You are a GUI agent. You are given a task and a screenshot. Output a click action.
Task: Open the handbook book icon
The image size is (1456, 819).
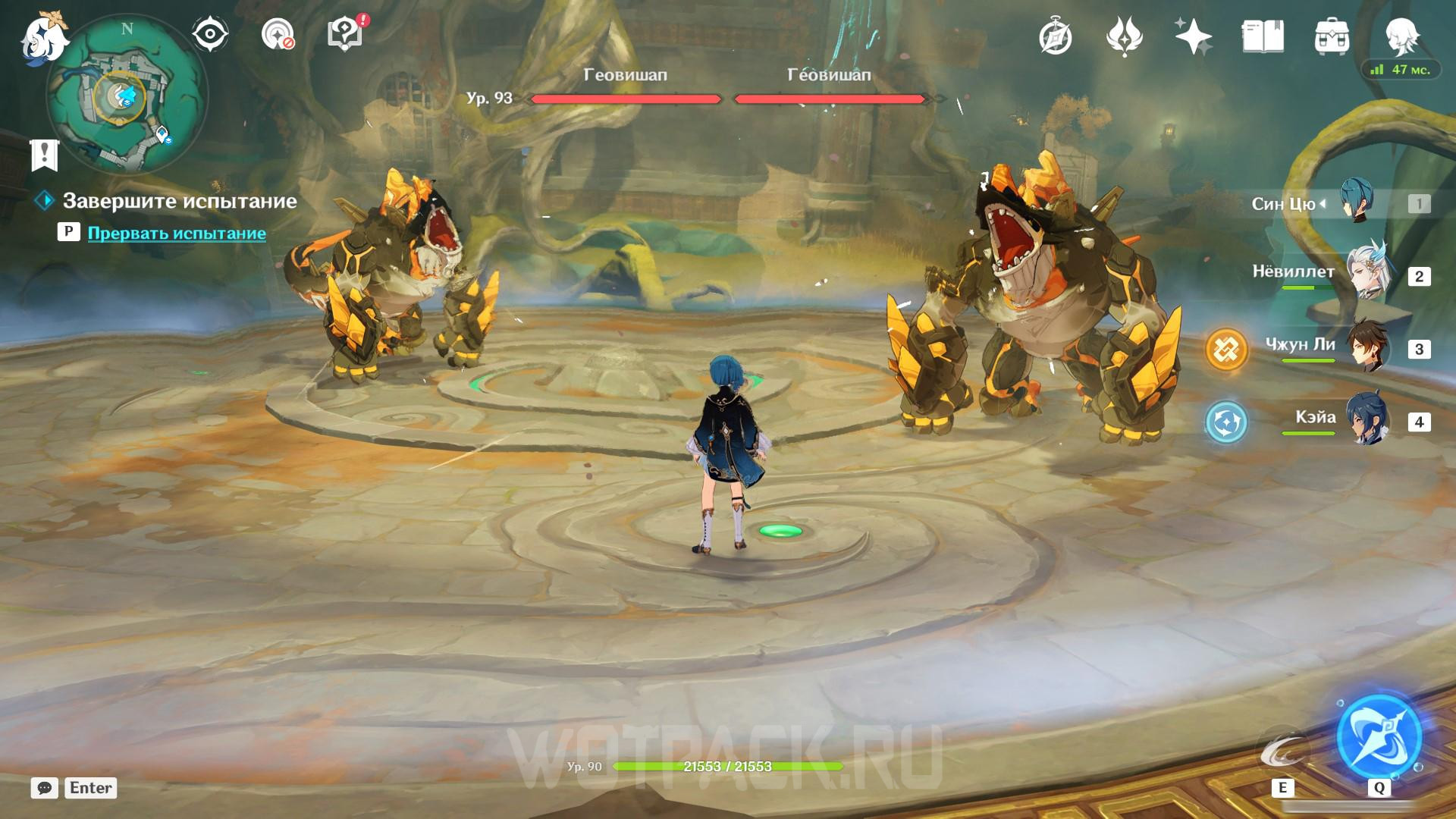[x=1263, y=36]
